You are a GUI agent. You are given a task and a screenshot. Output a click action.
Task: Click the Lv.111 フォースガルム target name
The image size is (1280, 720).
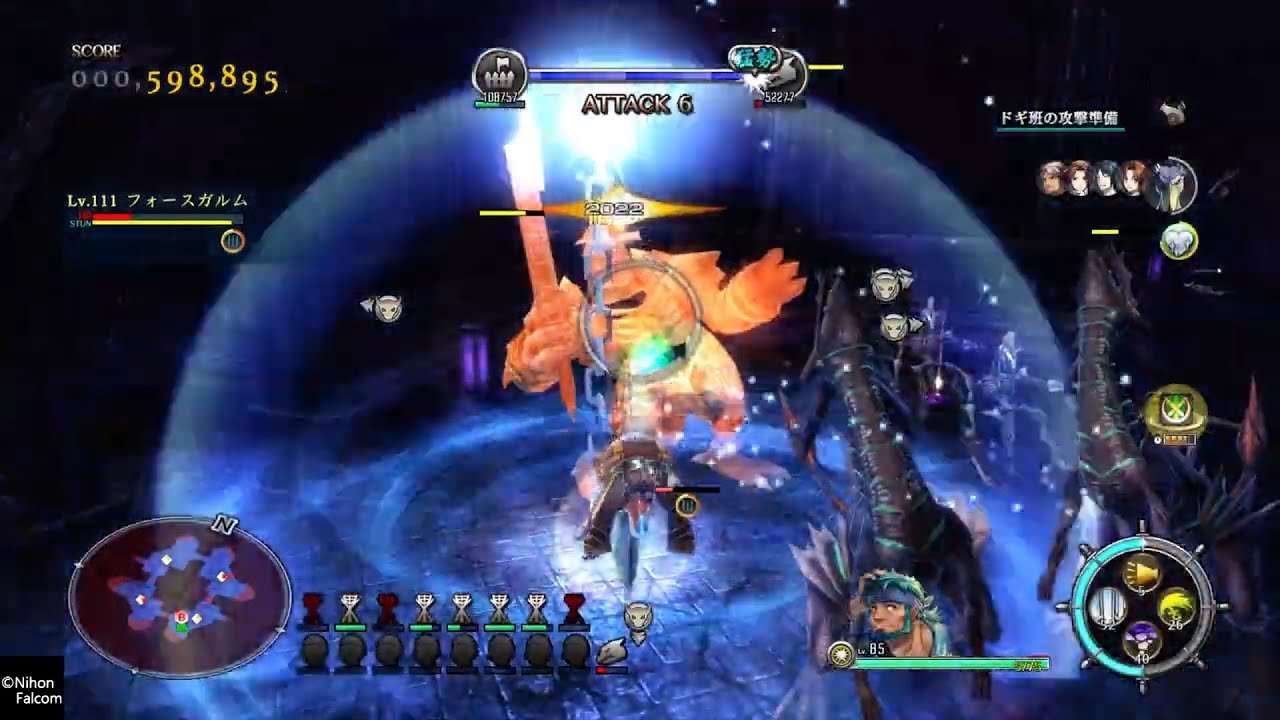tap(158, 201)
